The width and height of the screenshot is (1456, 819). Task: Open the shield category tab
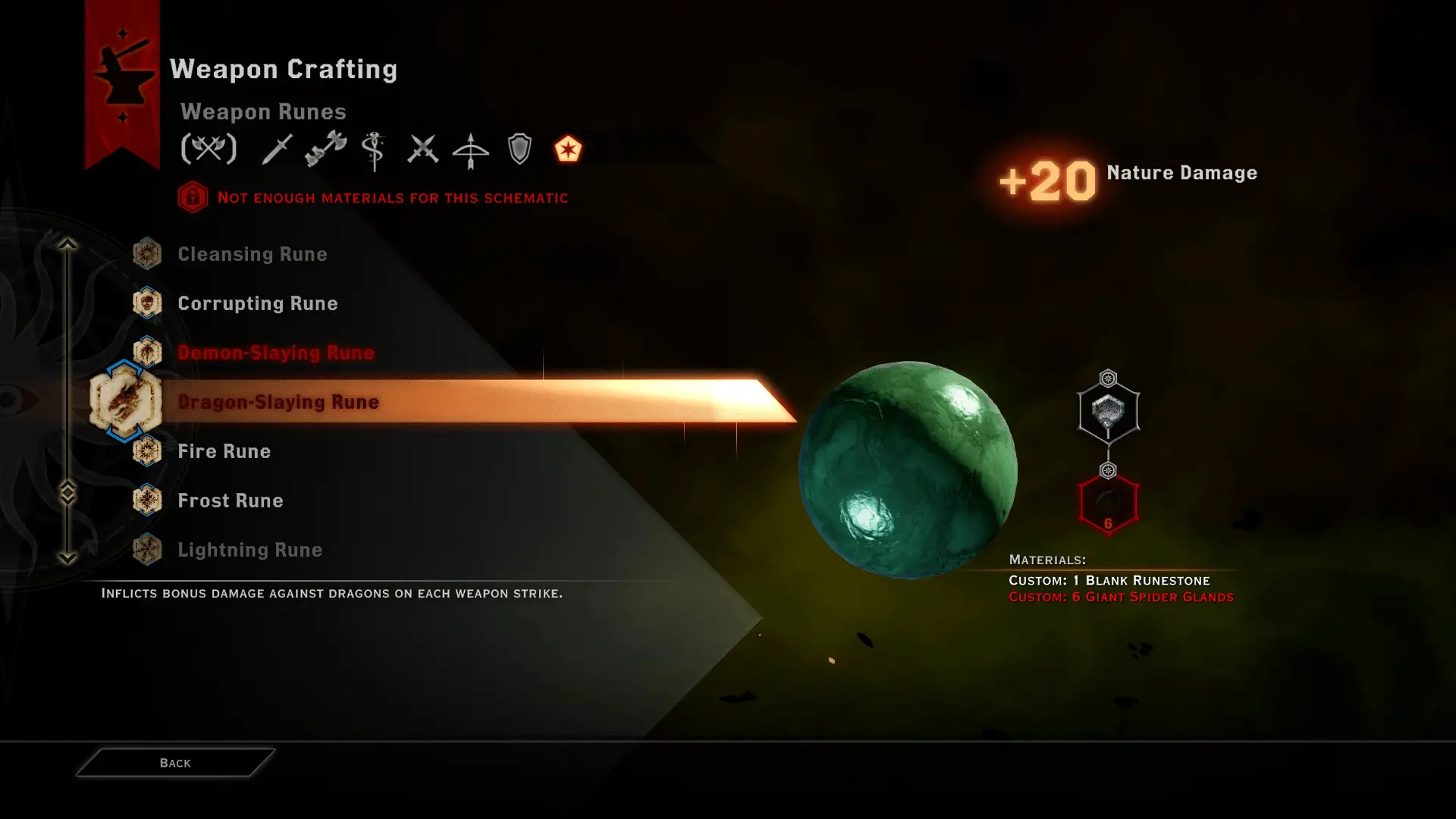[x=519, y=149]
